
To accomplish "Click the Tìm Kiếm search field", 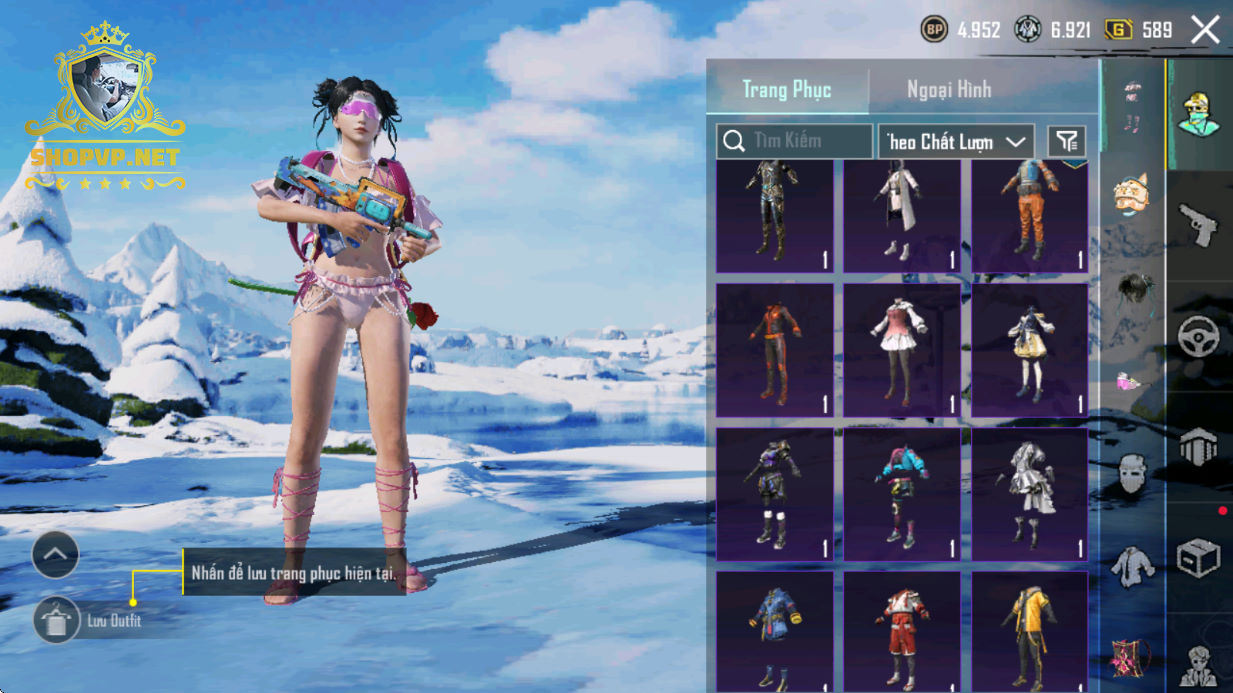I will click(x=794, y=141).
